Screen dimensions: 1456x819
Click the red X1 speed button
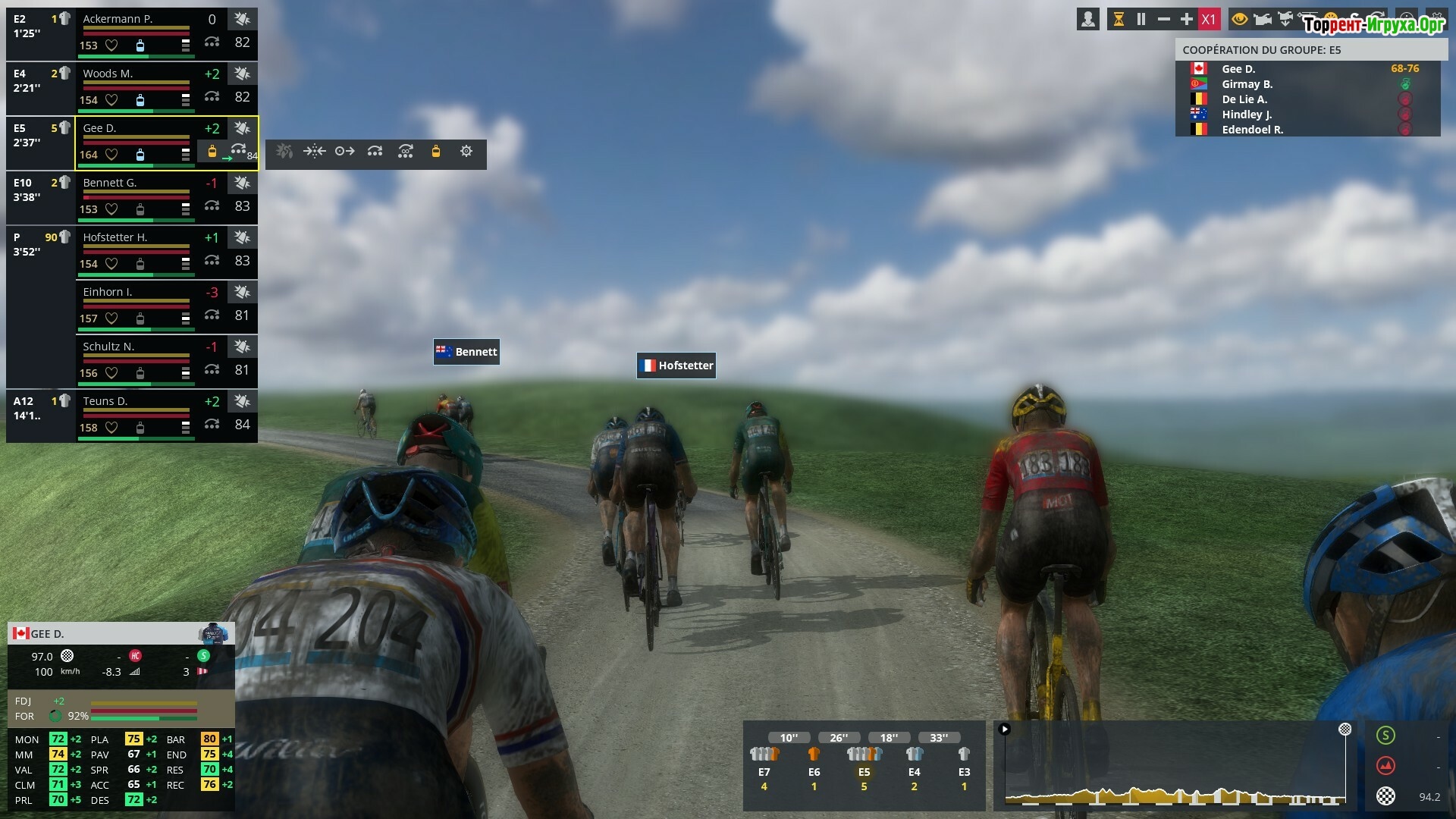(1209, 20)
